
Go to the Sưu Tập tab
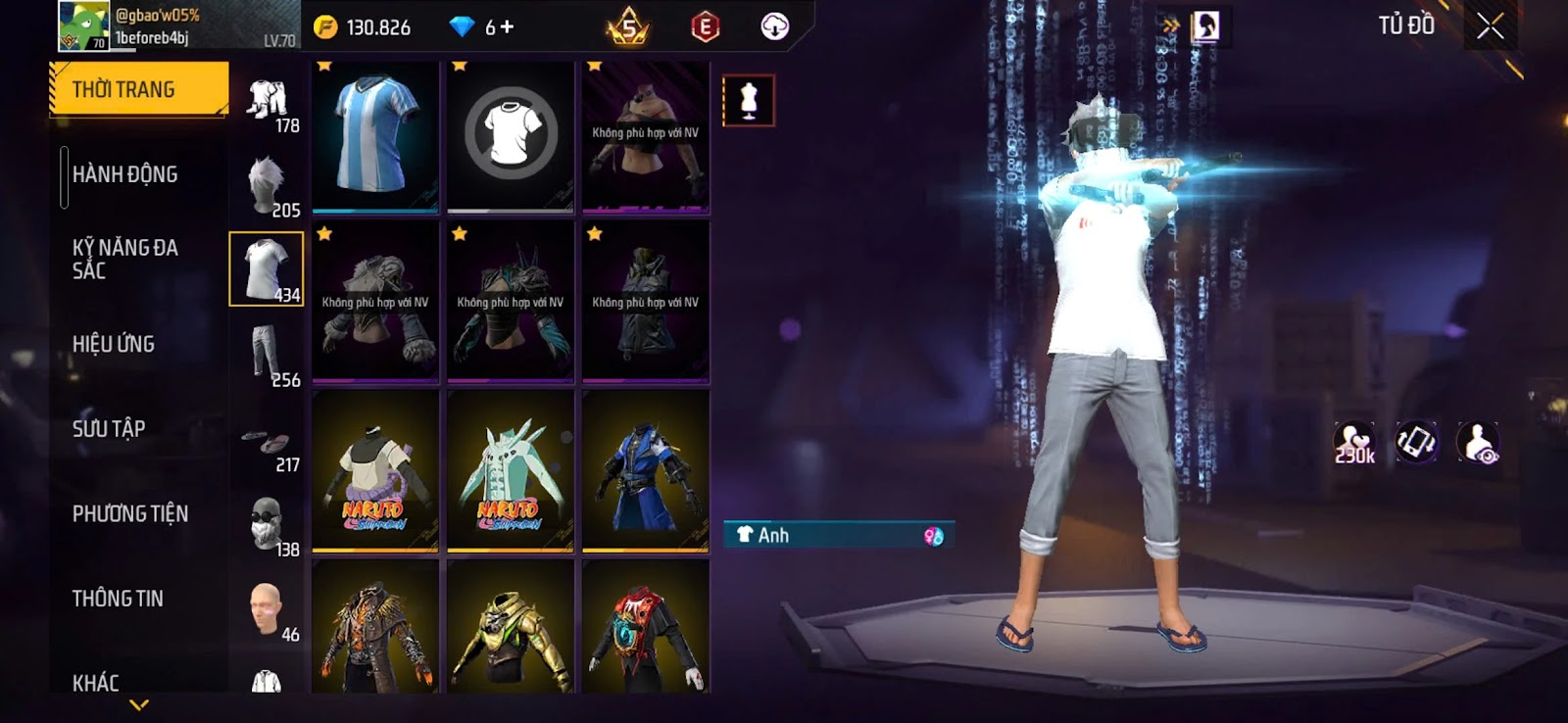[109, 429]
